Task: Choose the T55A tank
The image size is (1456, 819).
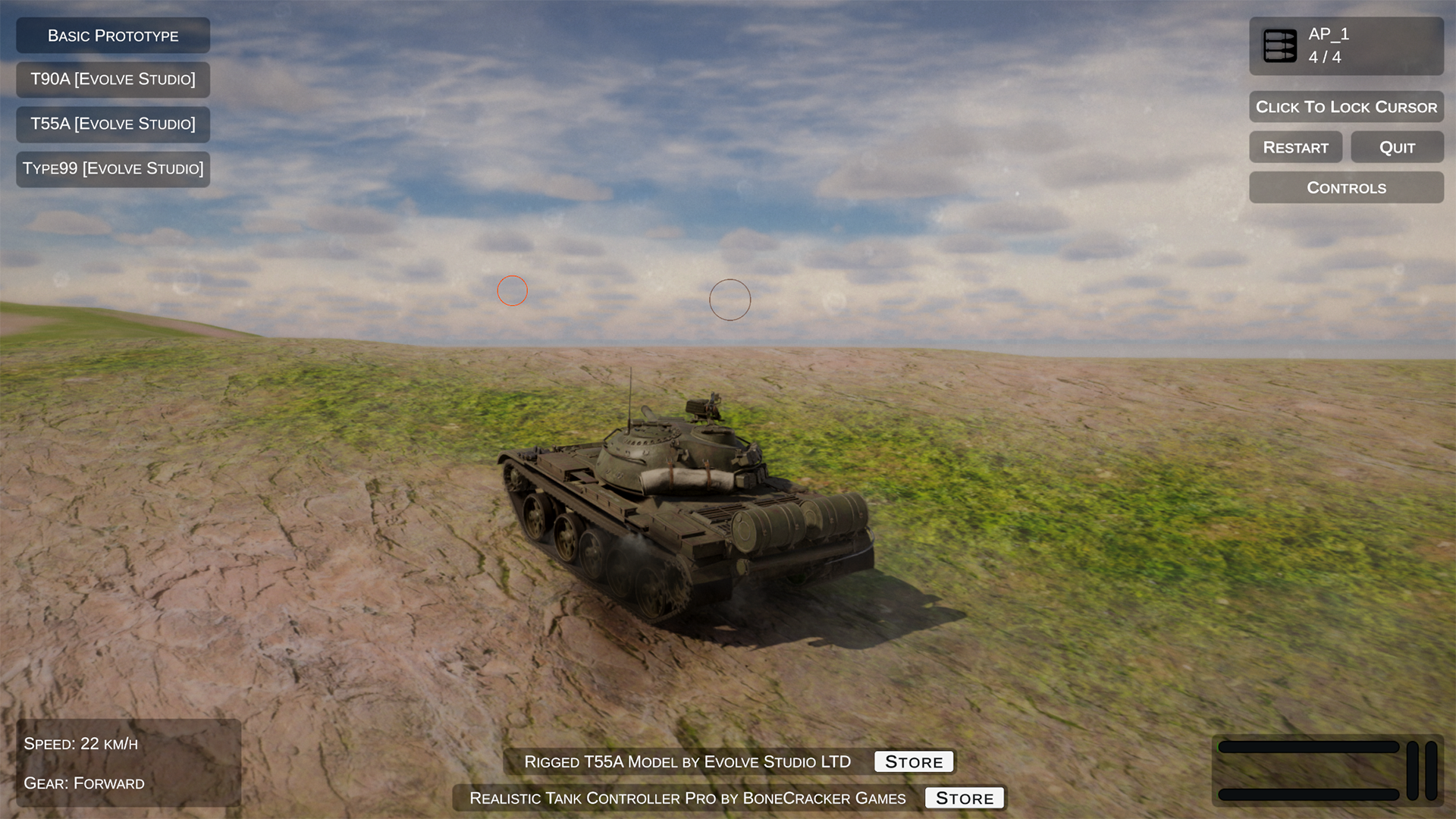Action: pos(113,124)
